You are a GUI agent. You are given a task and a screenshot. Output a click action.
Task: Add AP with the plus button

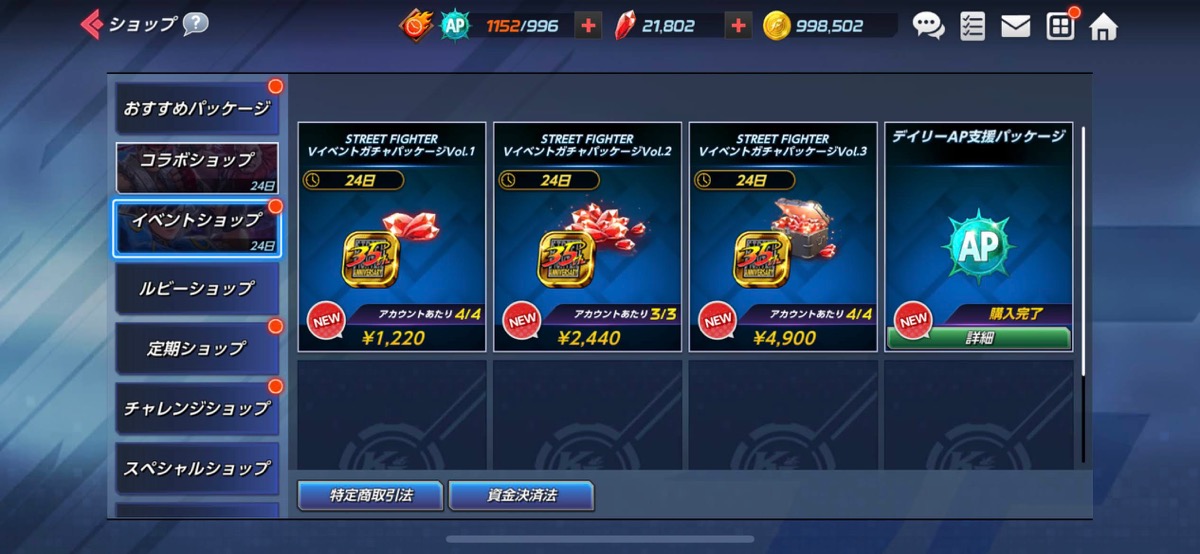[x=588, y=26]
